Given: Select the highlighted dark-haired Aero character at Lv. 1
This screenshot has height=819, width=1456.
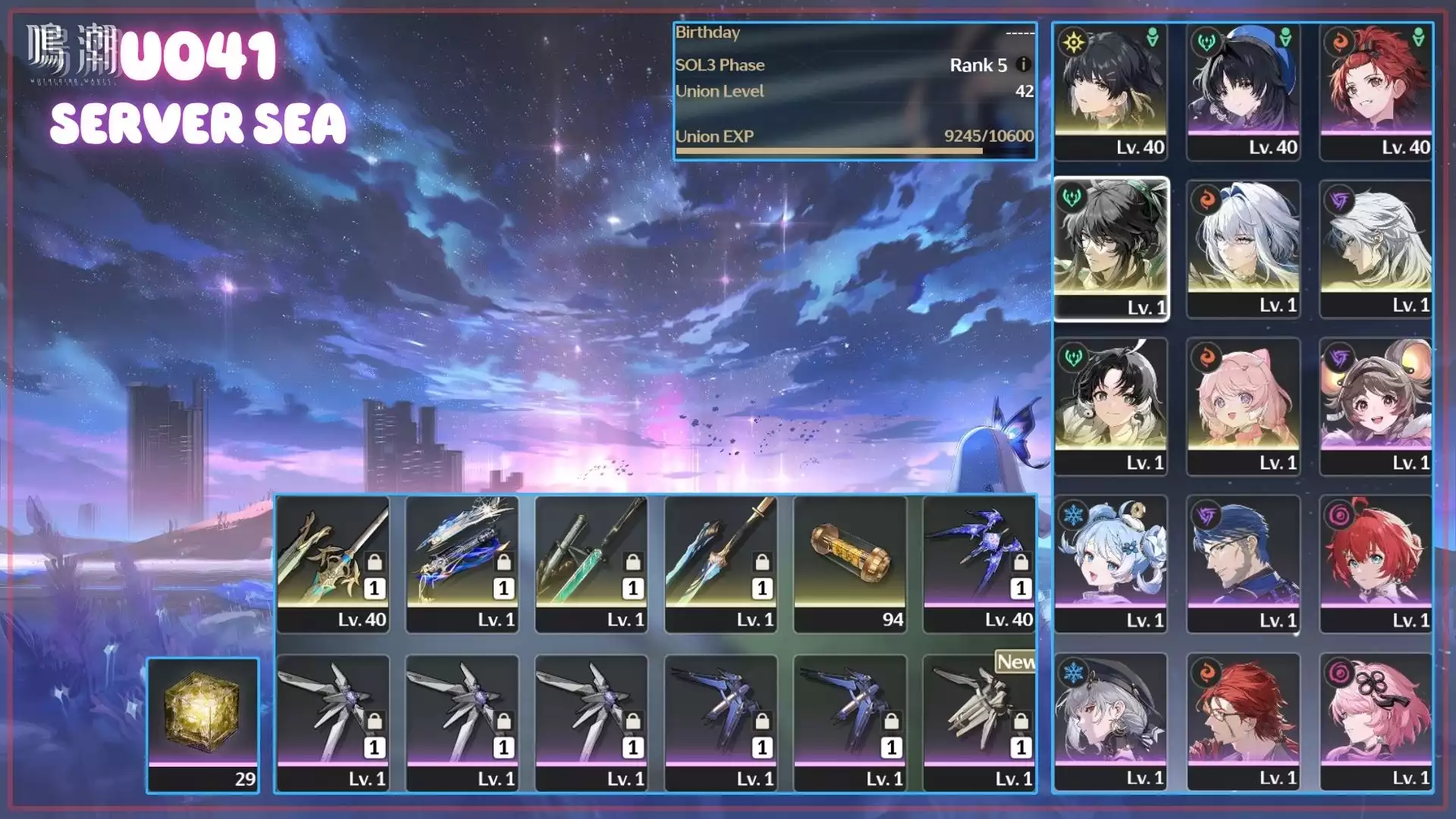Looking at the screenshot, I should 1111,249.
